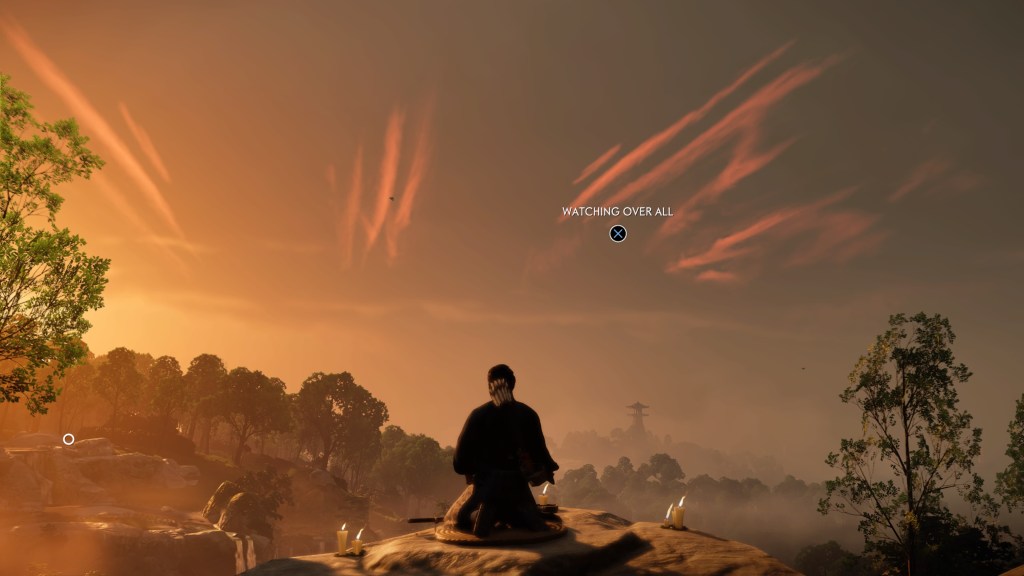Viewport: 1024px width, 576px height.
Task: Select the small white ring haiku marker
Action: [x=68, y=439]
